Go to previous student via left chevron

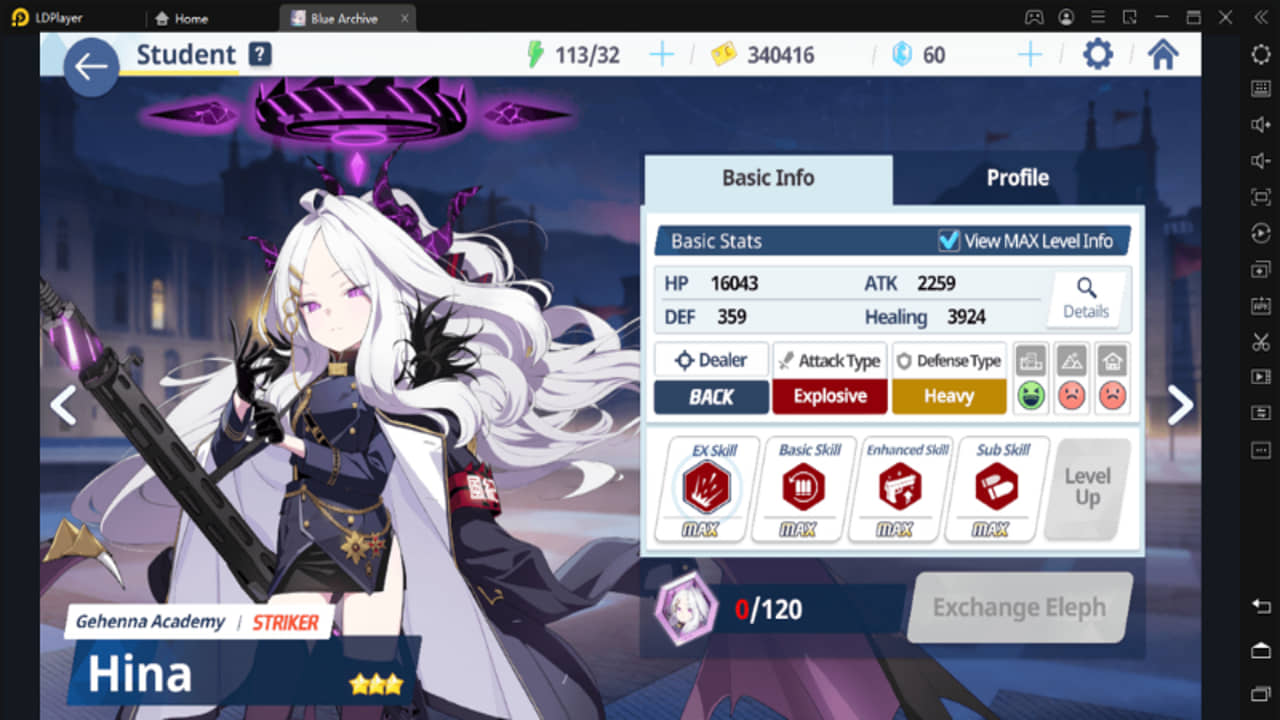pos(62,406)
